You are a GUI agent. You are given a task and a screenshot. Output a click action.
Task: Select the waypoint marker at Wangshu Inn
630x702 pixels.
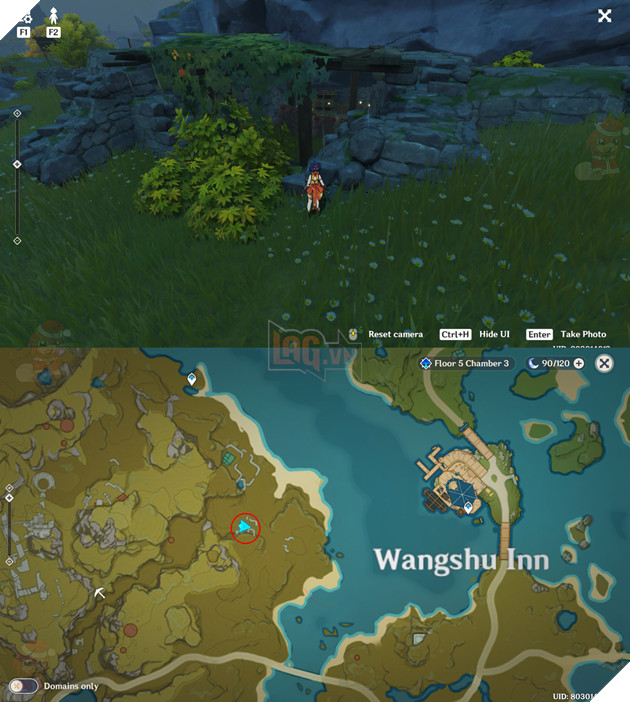[x=468, y=508]
